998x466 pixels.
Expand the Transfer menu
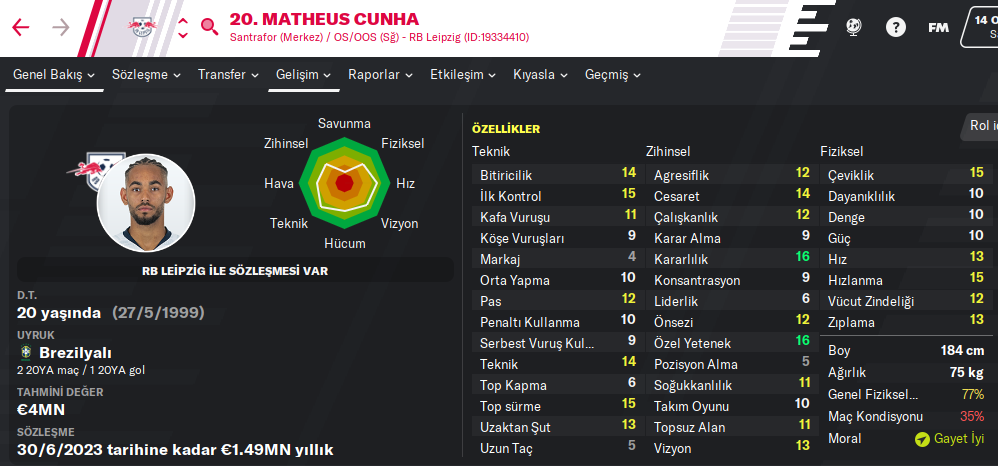(228, 75)
